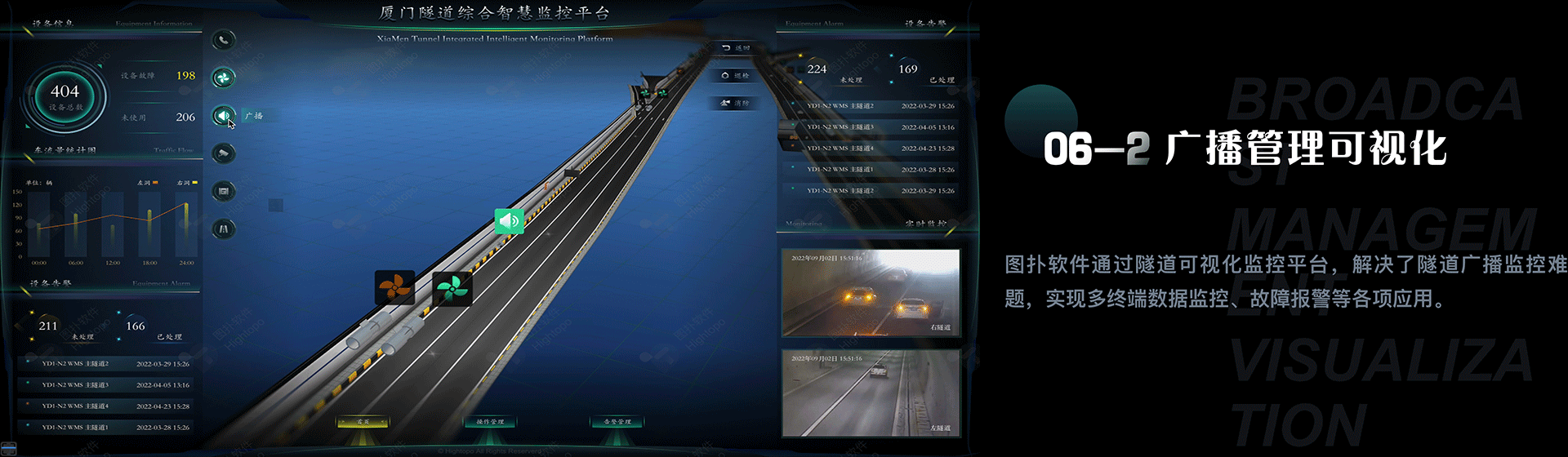Image resolution: width=1568 pixels, height=457 pixels.
Task: Switch to the 首页 home tab
Action: 363,422
